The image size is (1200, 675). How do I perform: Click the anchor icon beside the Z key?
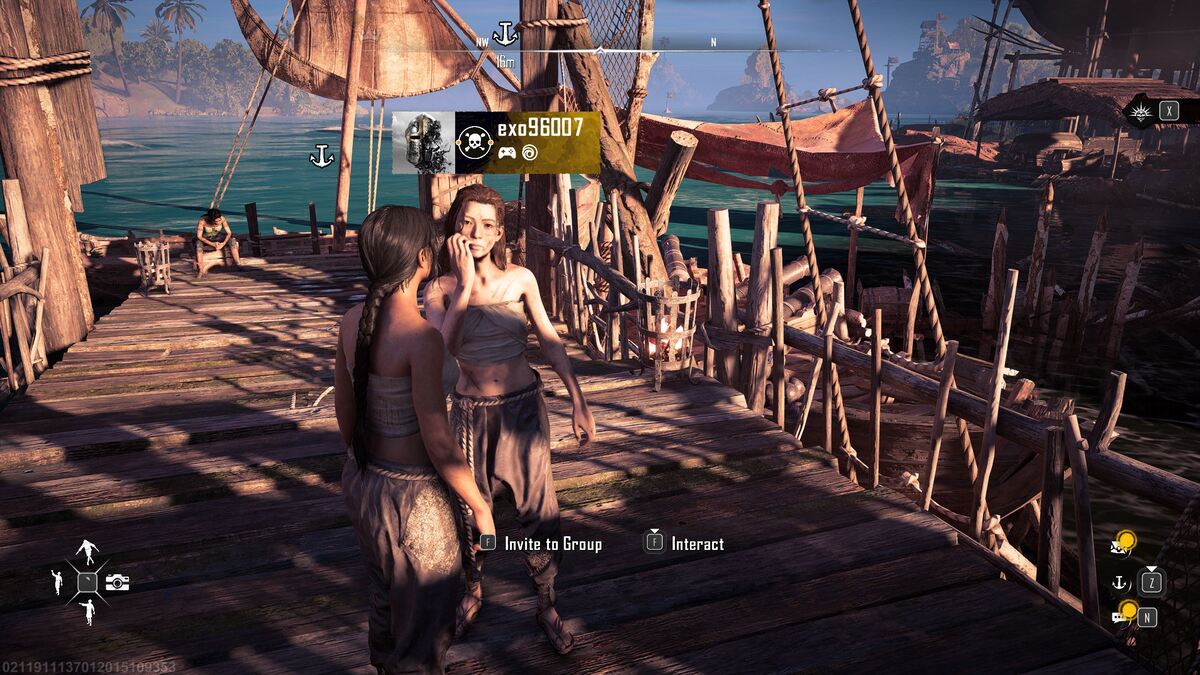tap(1120, 581)
